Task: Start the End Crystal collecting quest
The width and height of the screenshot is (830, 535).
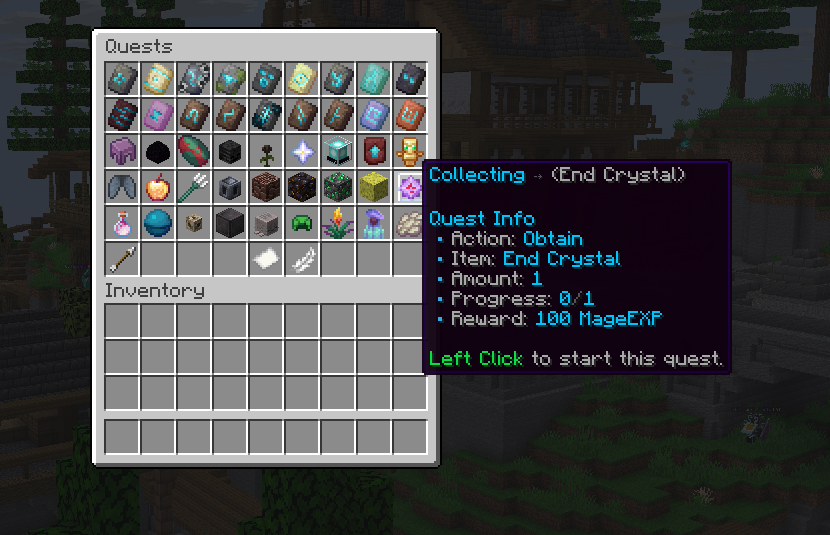Action: (410, 186)
